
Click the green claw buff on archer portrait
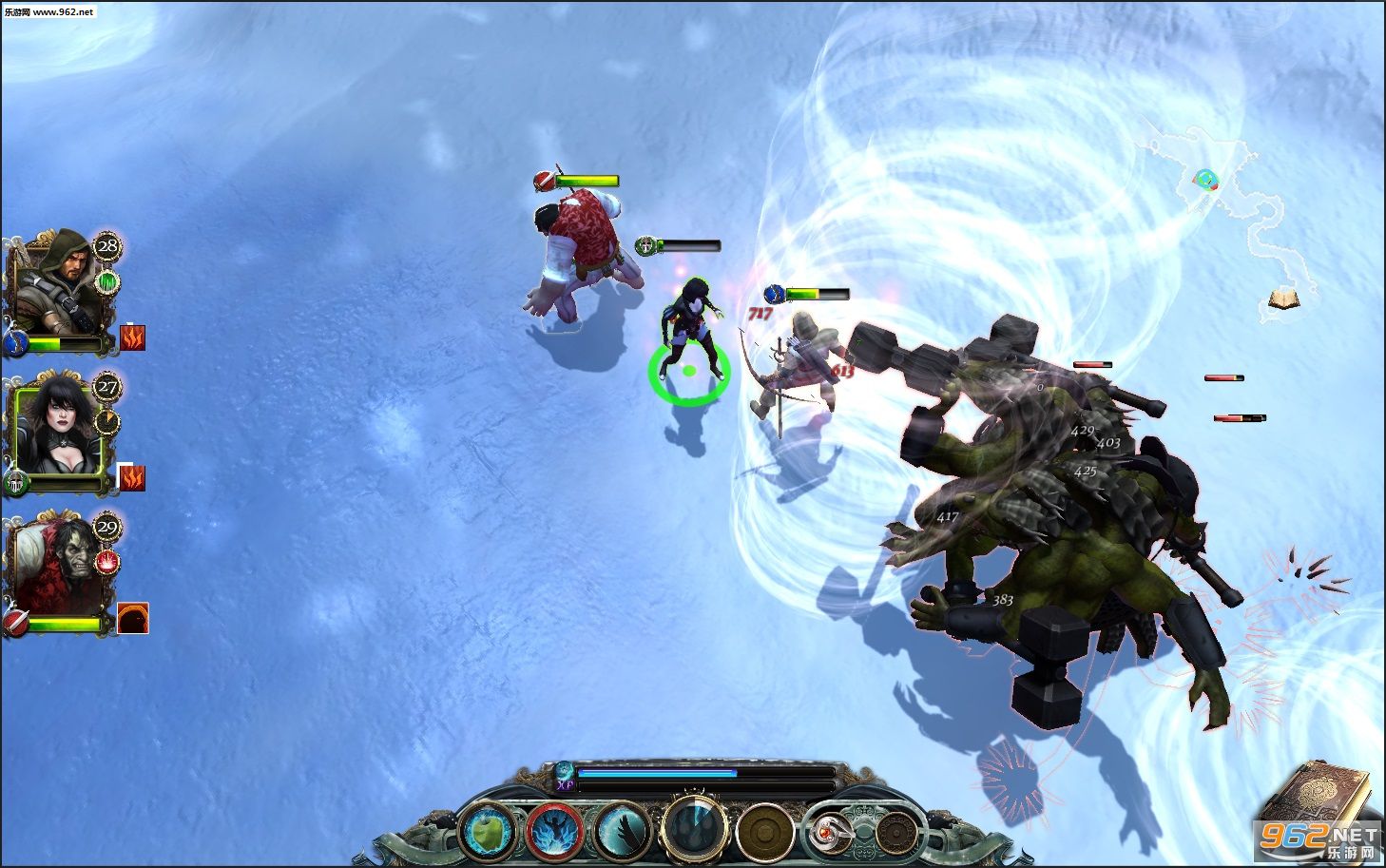coord(108,281)
